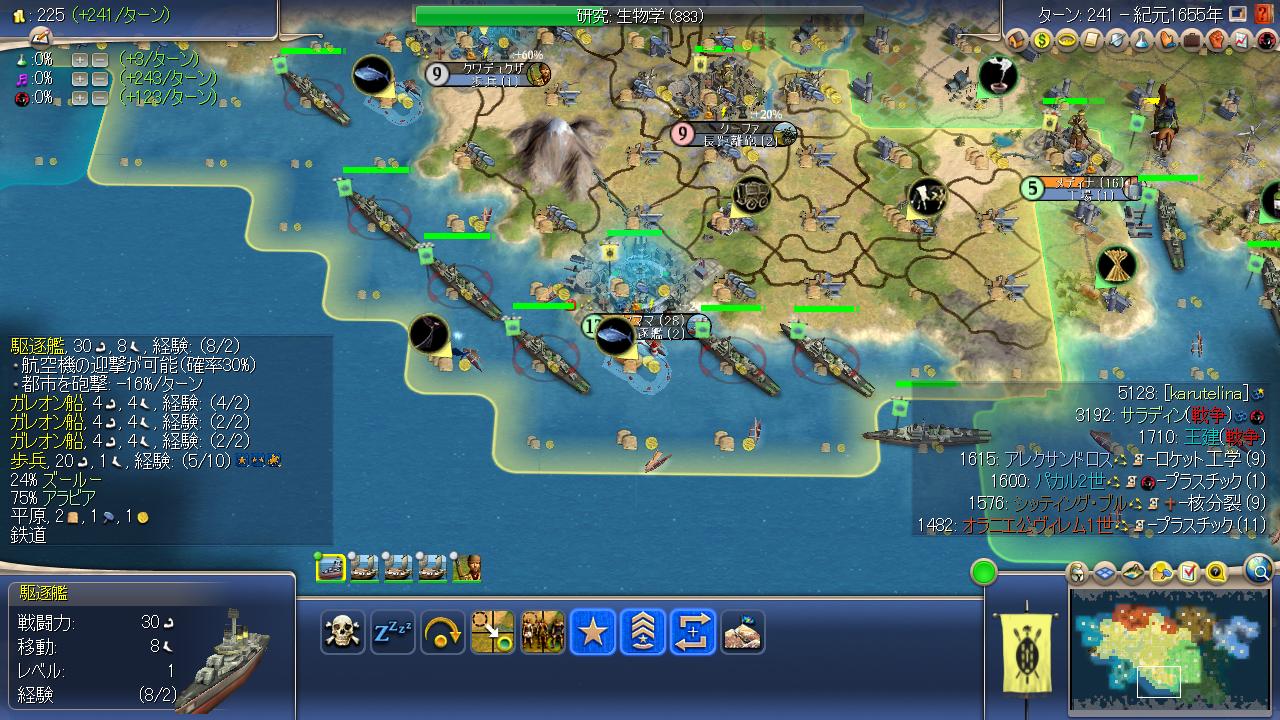Increase the culture rate with its plus button
This screenshot has width=1280, height=720.
80,78
